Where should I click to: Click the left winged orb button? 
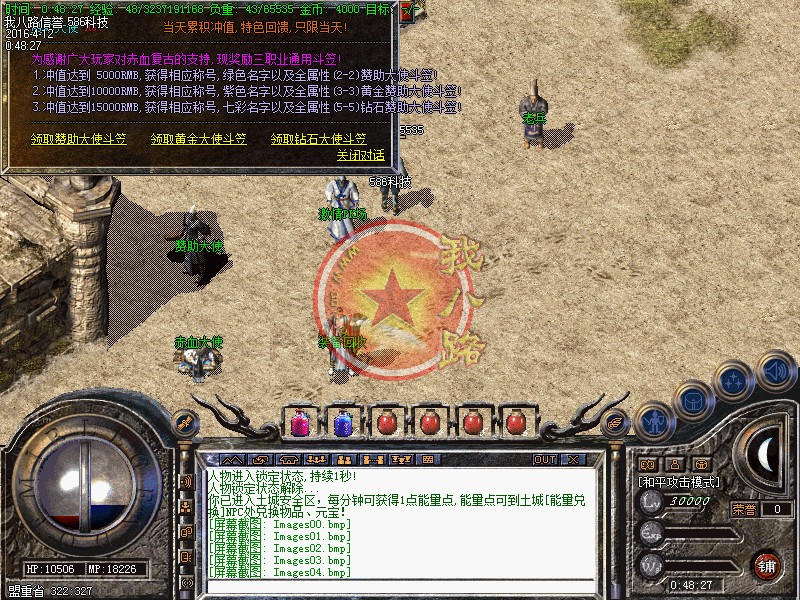coord(183,422)
